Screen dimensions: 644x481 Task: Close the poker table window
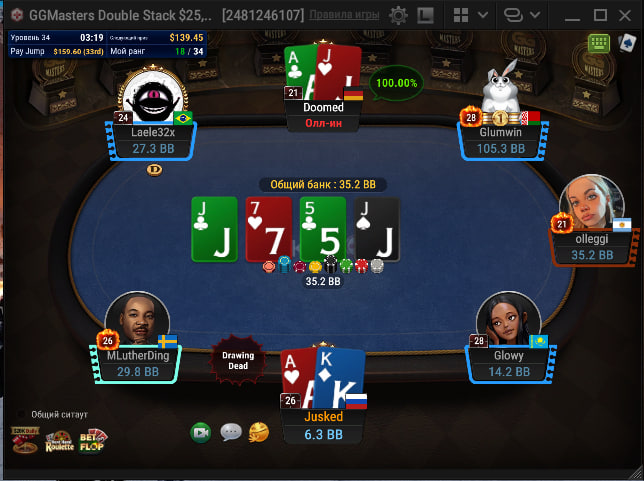pos(627,15)
